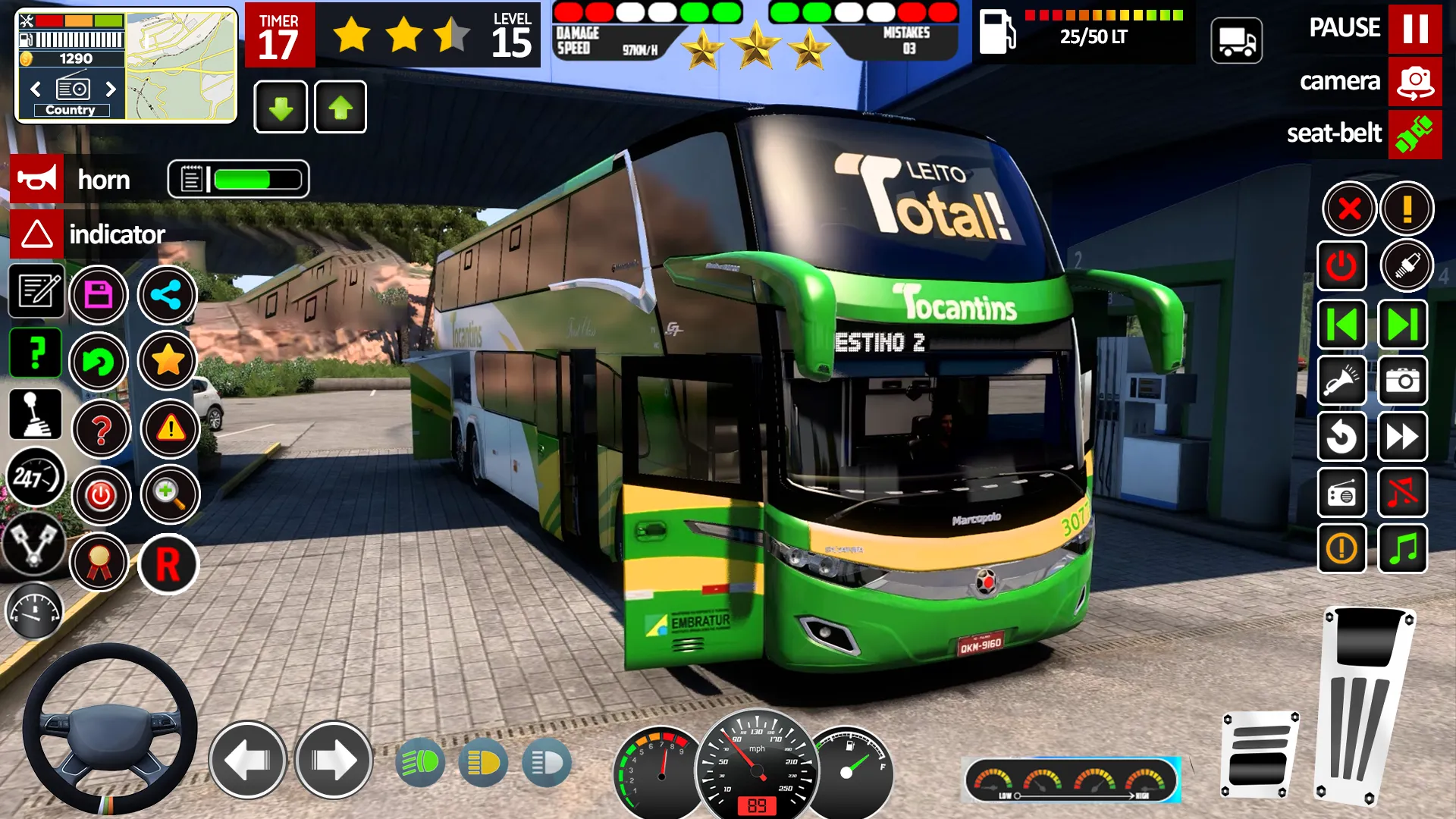Pause the game with the red pause button
The height and width of the screenshot is (819, 1456).
click(x=1414, y=29)
